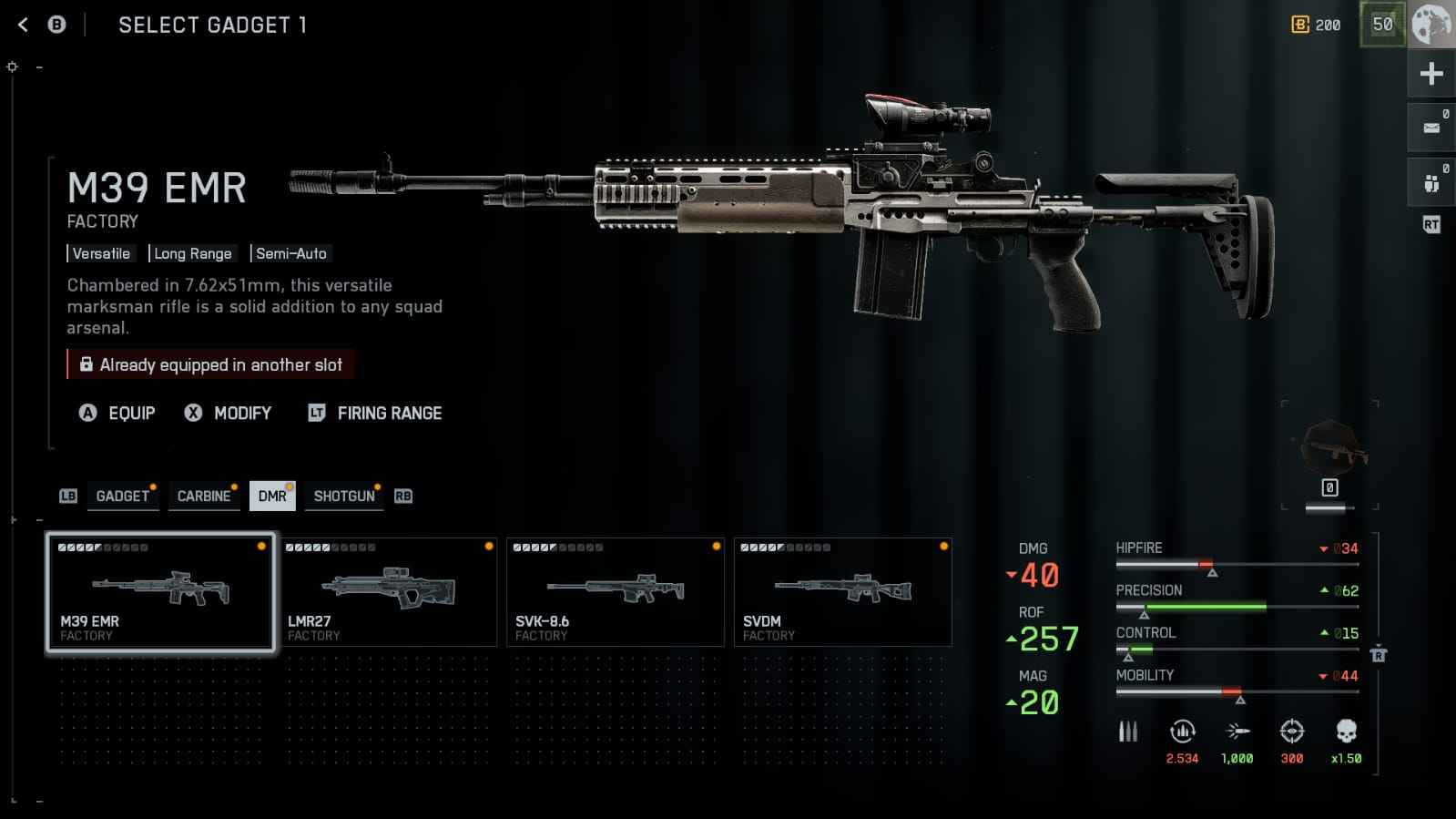Image resolution: width=1456 pixels, height=819 pixels.
Task: Click the plus button in the top-right
Action: (x=1431, y=74)
